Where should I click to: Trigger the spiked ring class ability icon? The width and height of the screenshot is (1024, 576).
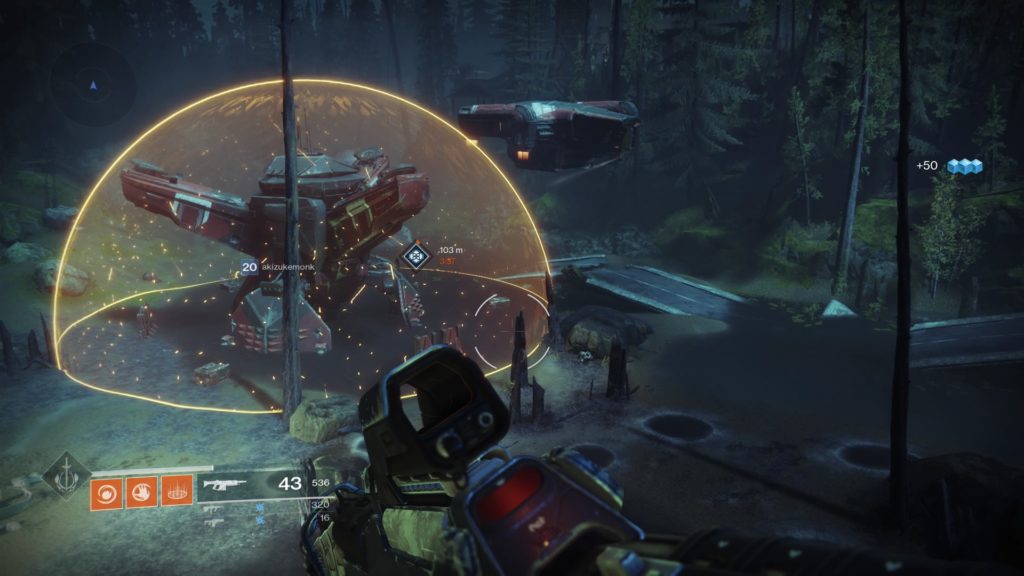point(176,492)
